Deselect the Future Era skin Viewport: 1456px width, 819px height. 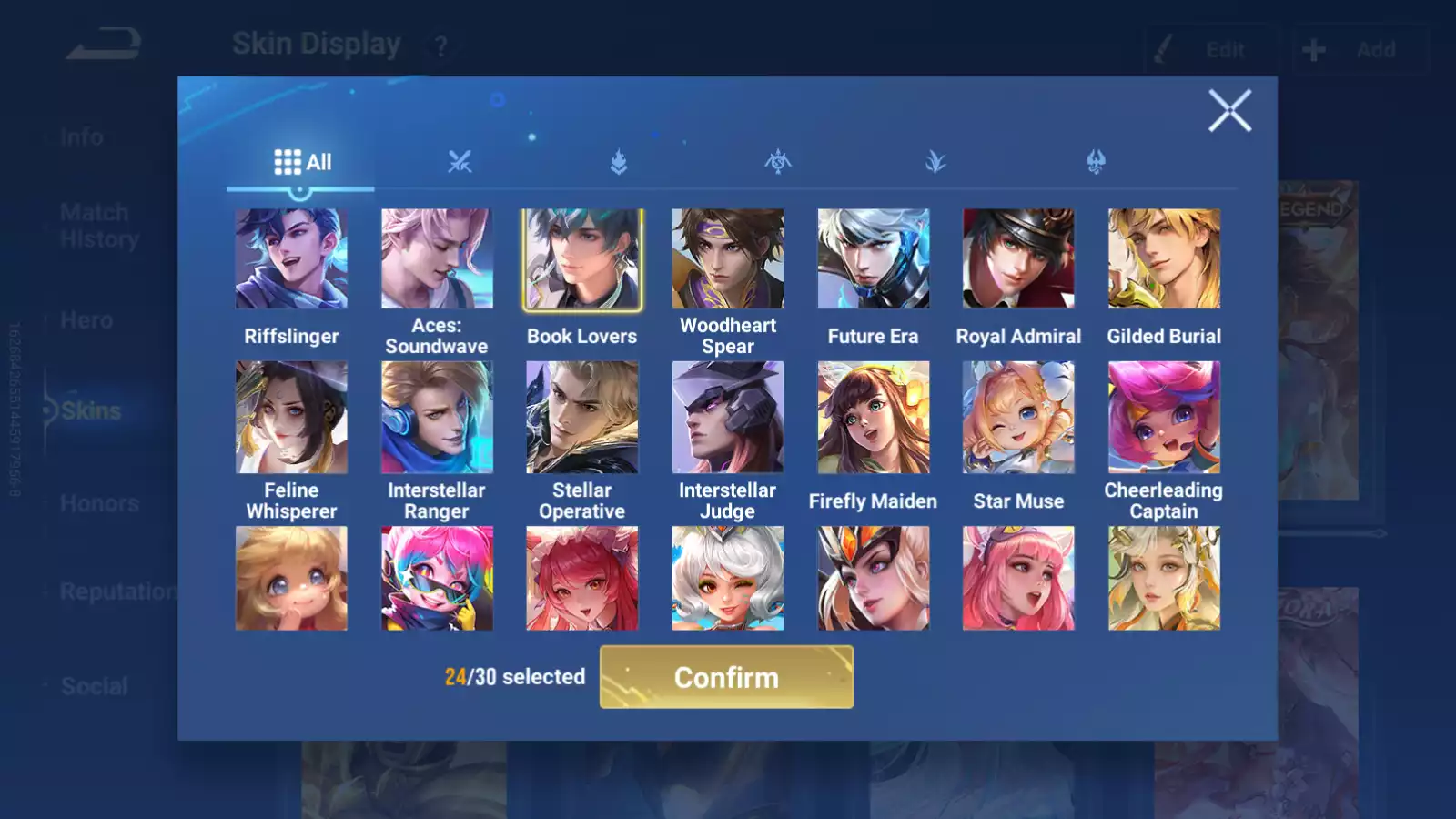point(873,258)
